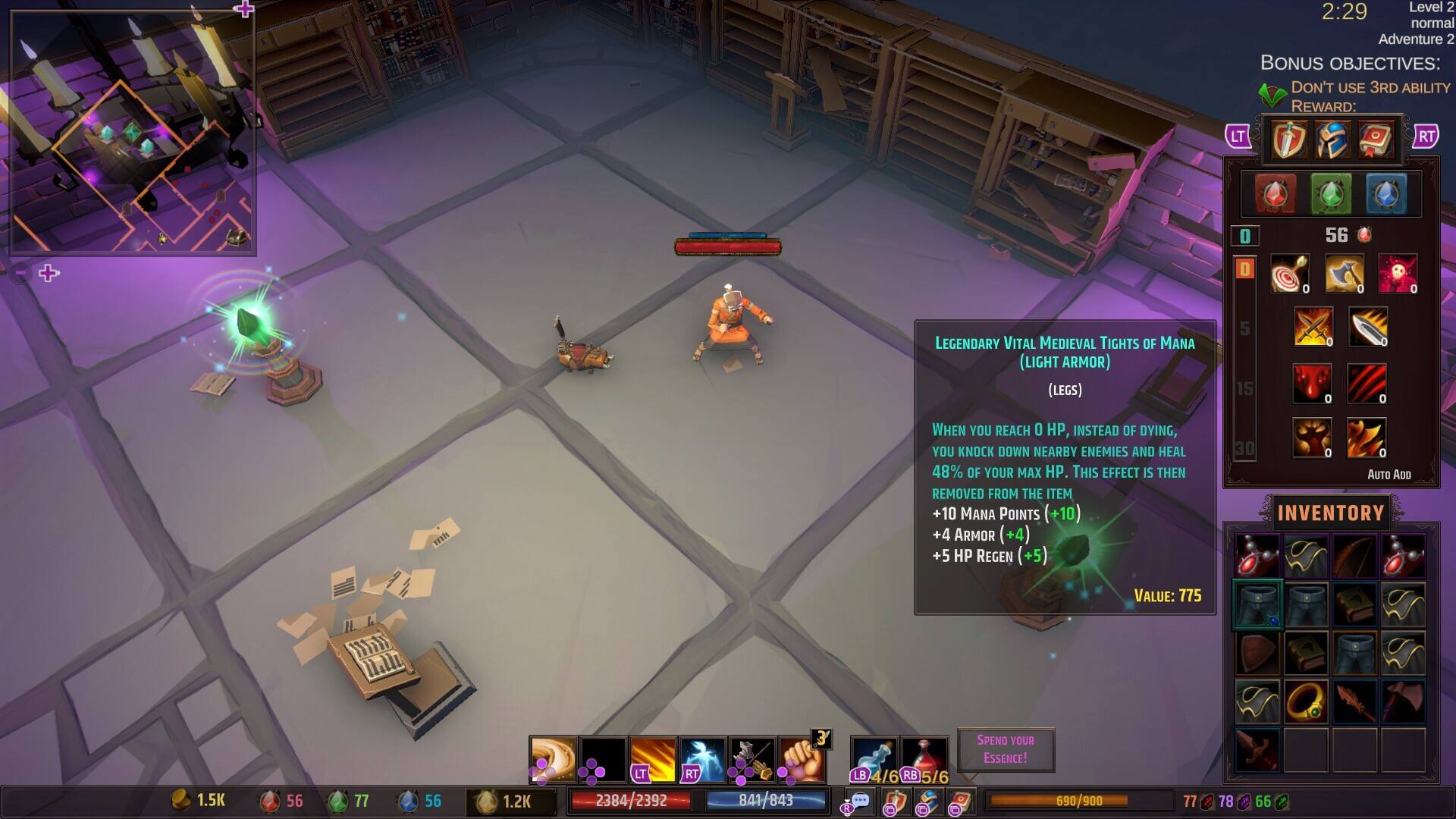
Task: Use the red health potion
Action: coord(924,758)
